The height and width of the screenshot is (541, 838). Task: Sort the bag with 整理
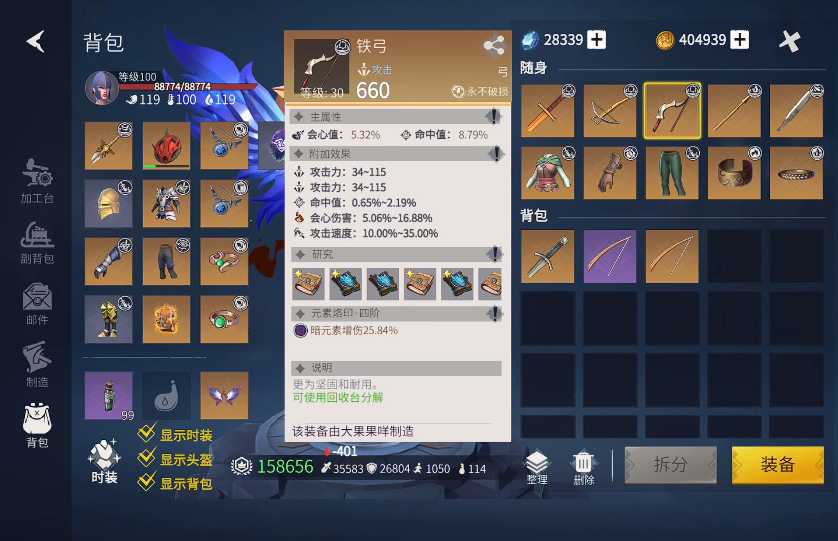click(x=537, y=466)
